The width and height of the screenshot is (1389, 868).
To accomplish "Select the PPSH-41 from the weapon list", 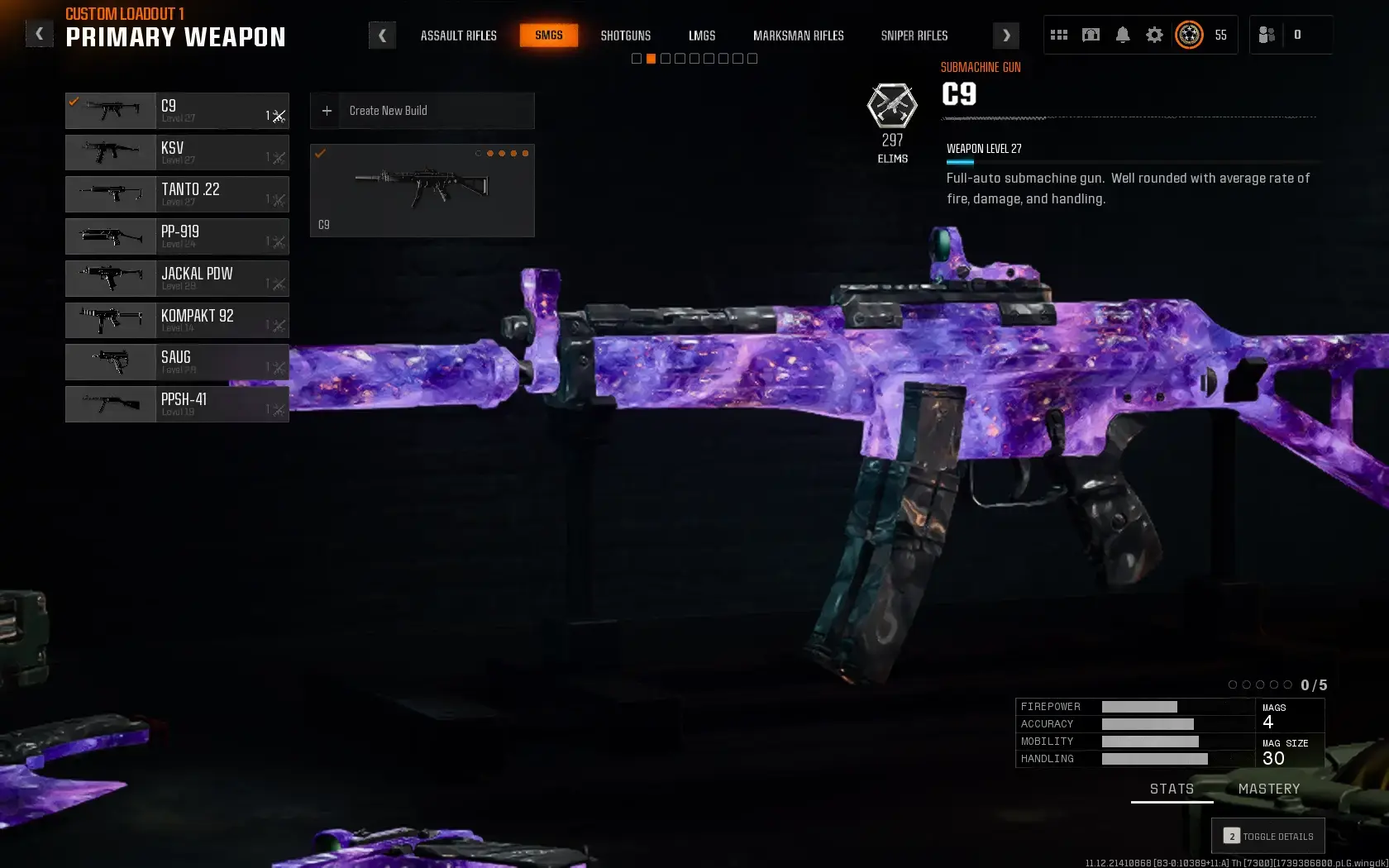I will tap(177, 404).
